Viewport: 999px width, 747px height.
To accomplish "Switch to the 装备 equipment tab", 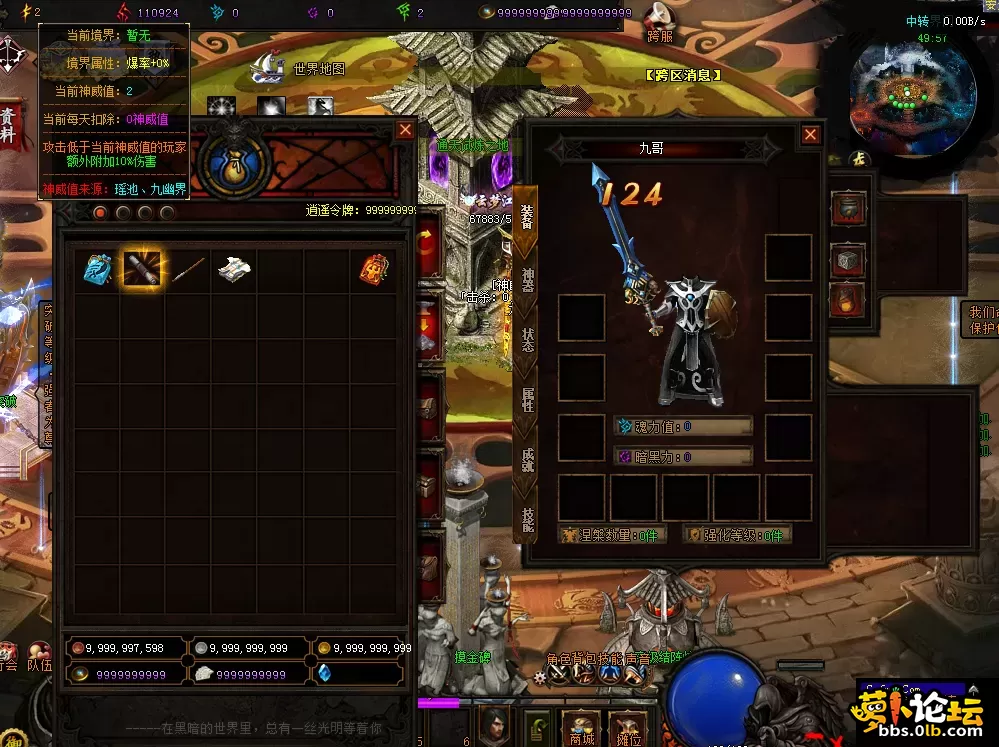I will pyautogui.click(x=527, y=217).
